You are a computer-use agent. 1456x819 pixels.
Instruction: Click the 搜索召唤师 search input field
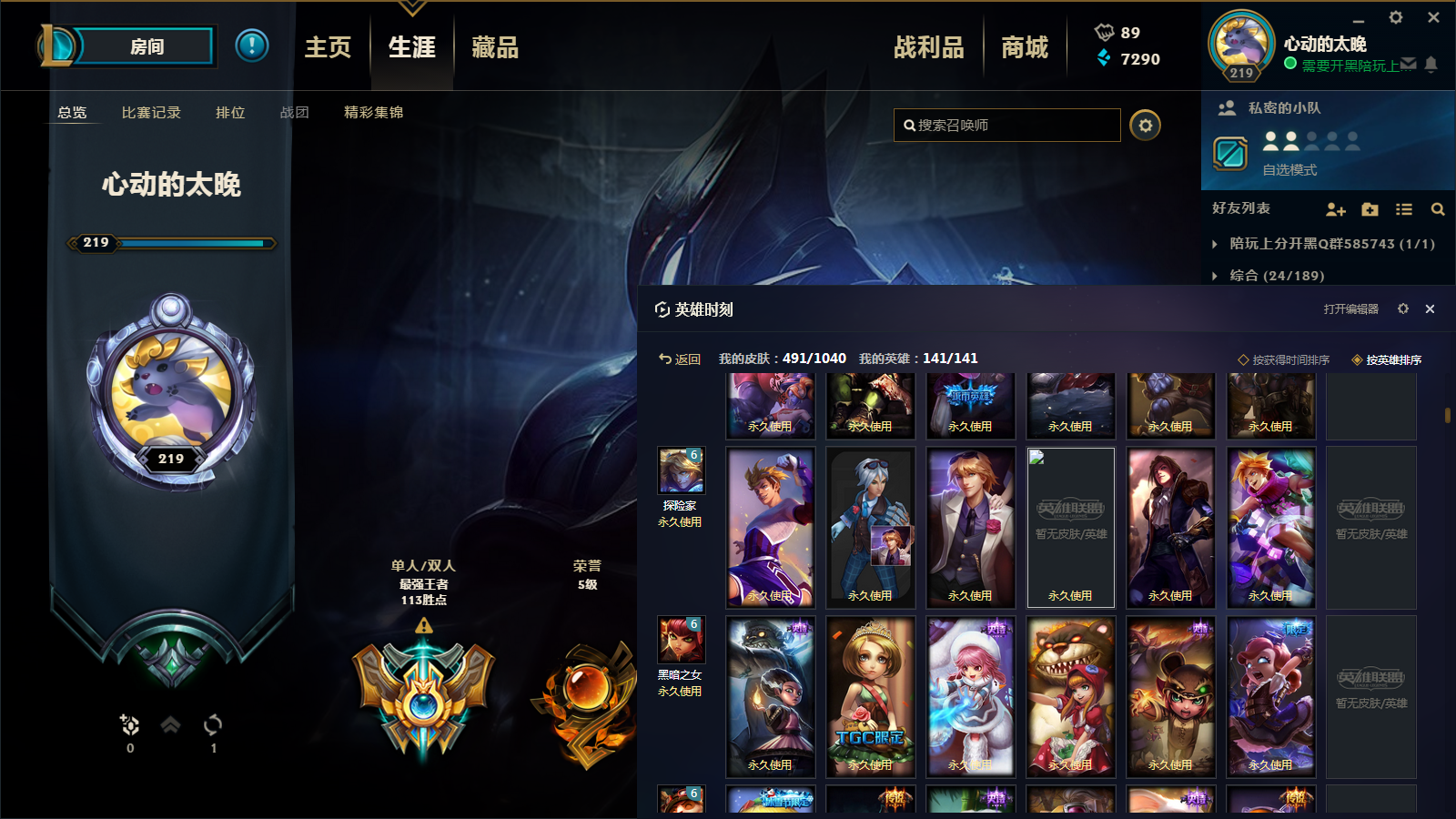pyautogui.click(x=1006, y=126)
